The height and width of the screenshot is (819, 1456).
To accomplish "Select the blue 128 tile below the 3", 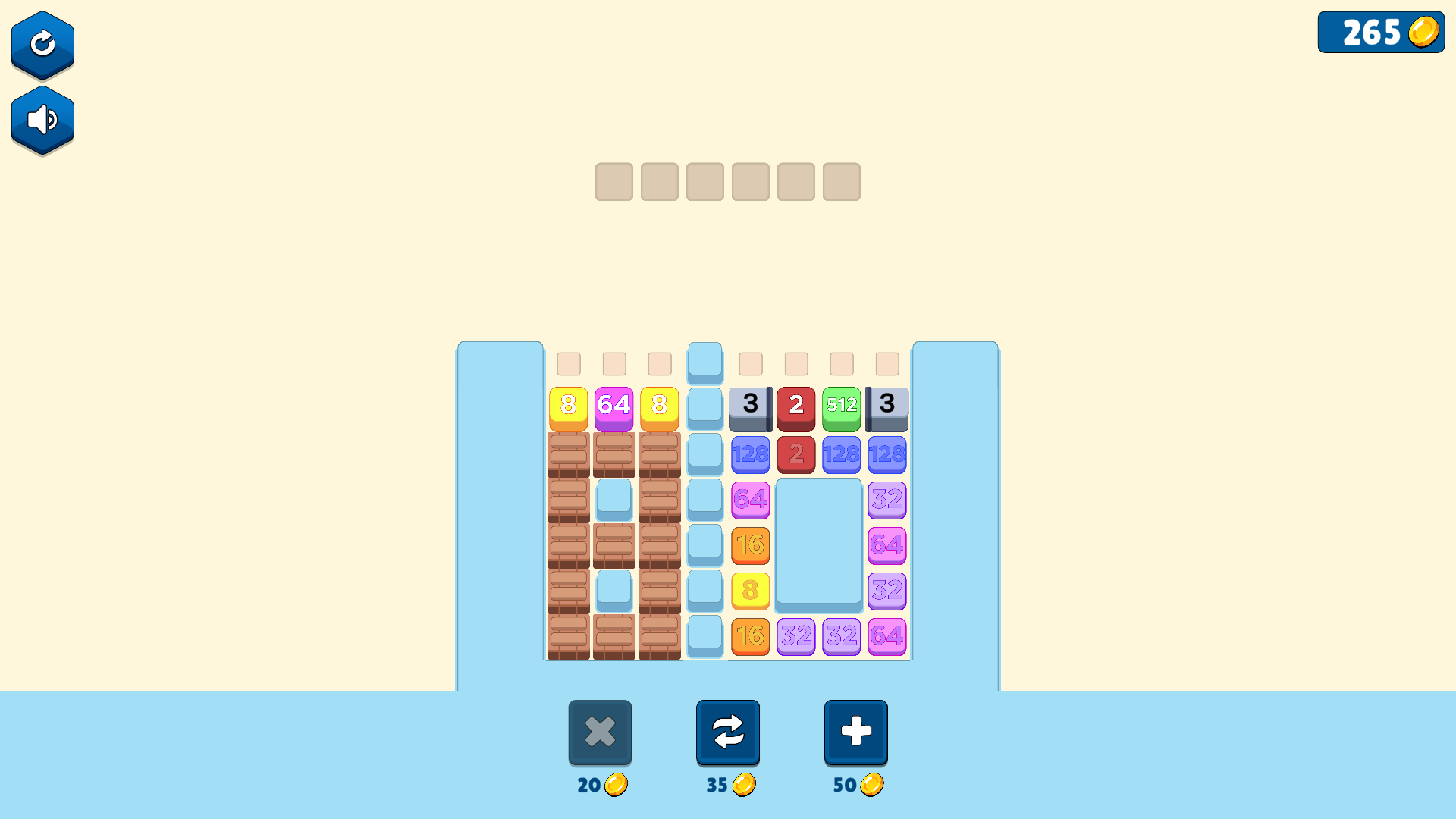I will (751, 455).
